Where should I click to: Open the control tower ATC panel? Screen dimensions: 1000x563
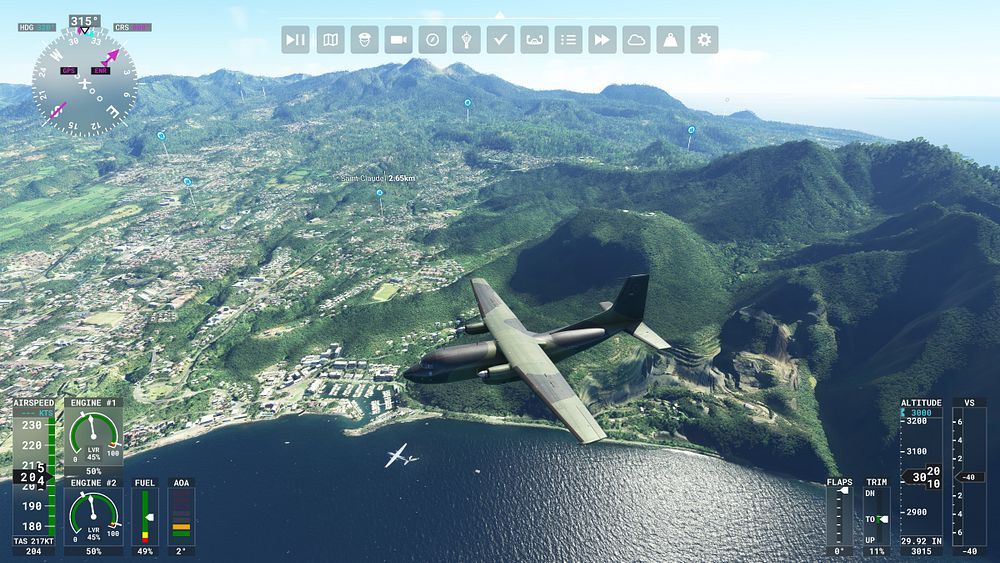tap(466, 40)
